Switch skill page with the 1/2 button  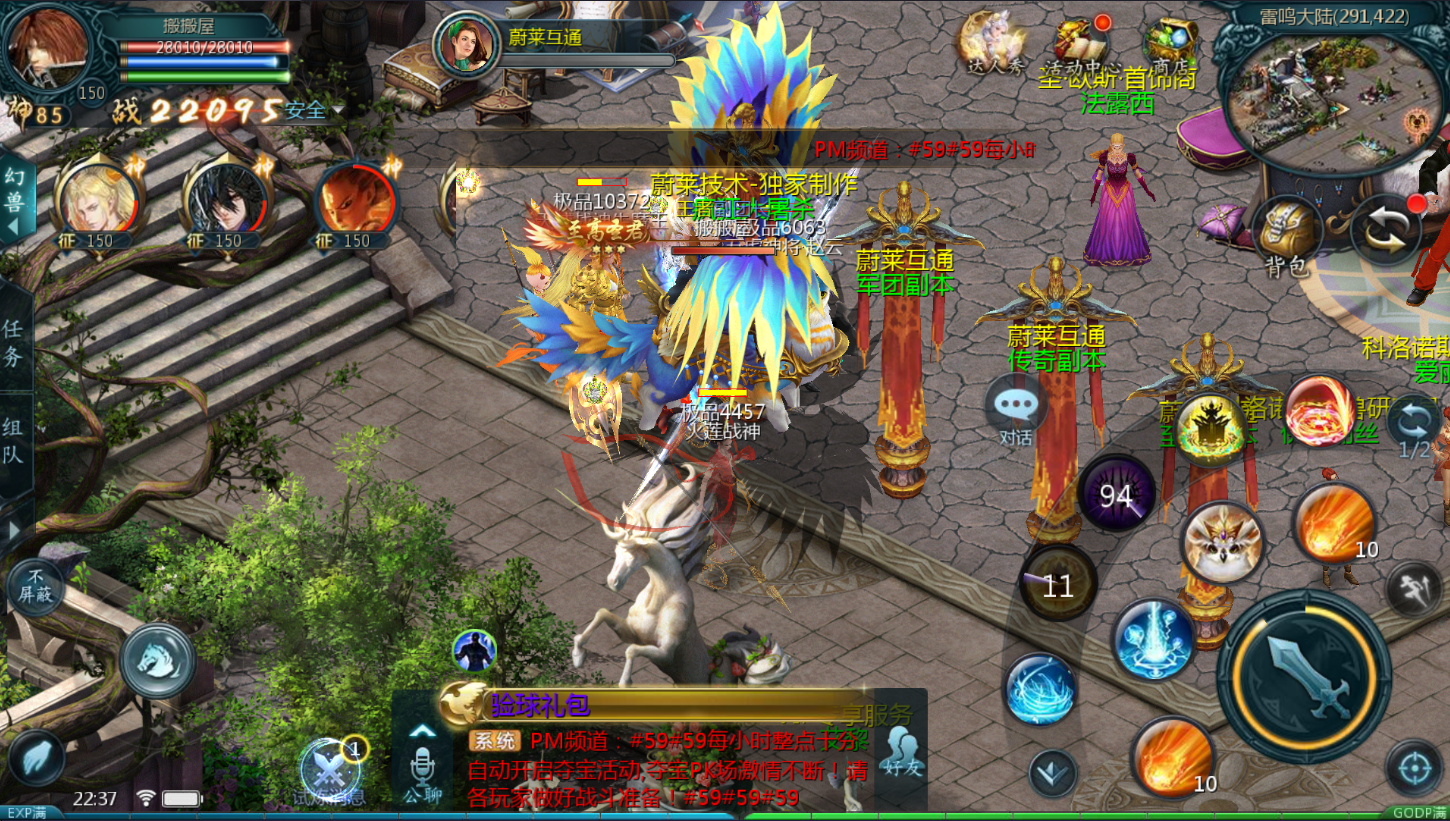click(x=1413, y=425)
